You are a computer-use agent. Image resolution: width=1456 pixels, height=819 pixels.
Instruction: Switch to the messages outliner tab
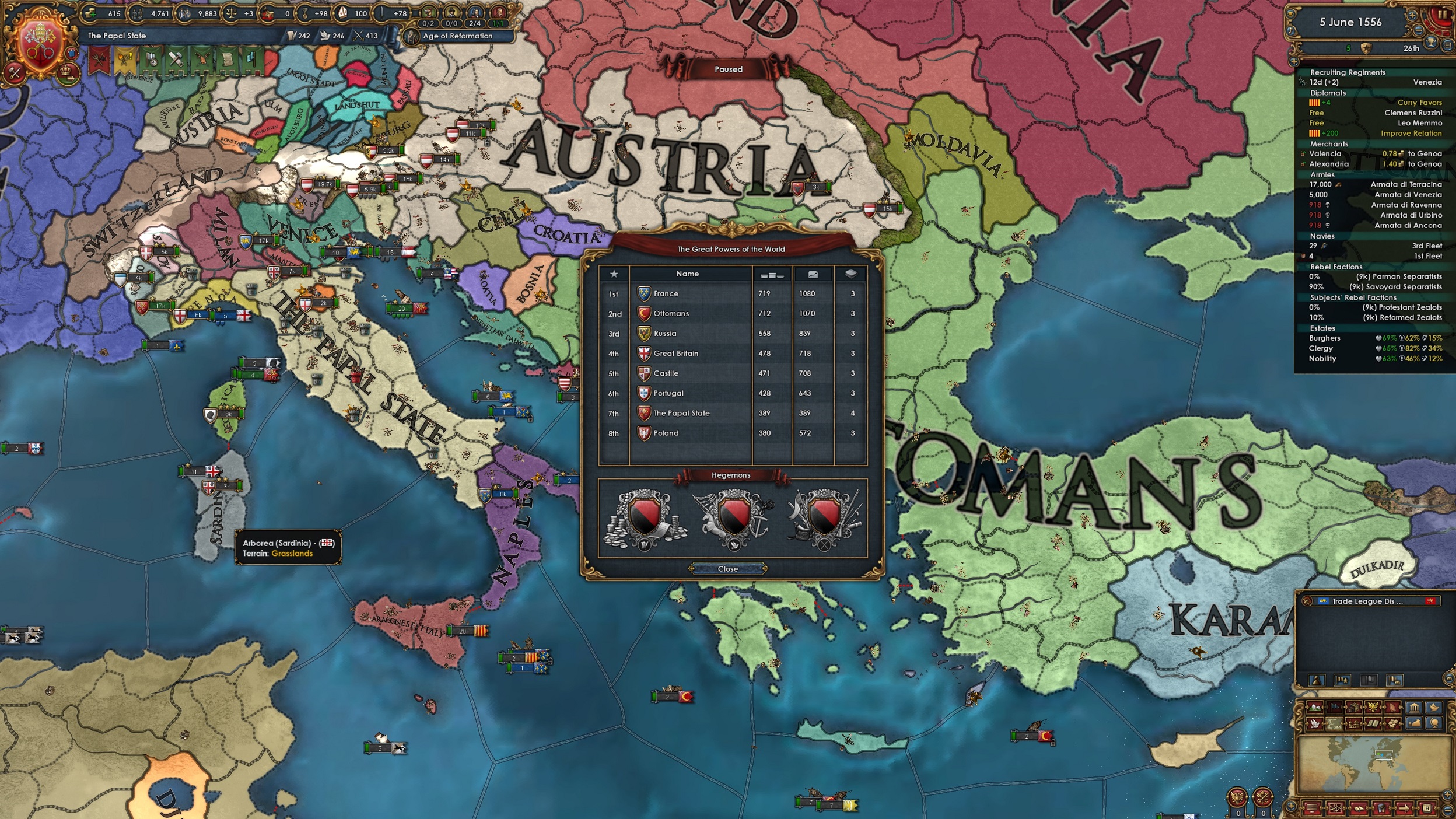[1395, 680]
